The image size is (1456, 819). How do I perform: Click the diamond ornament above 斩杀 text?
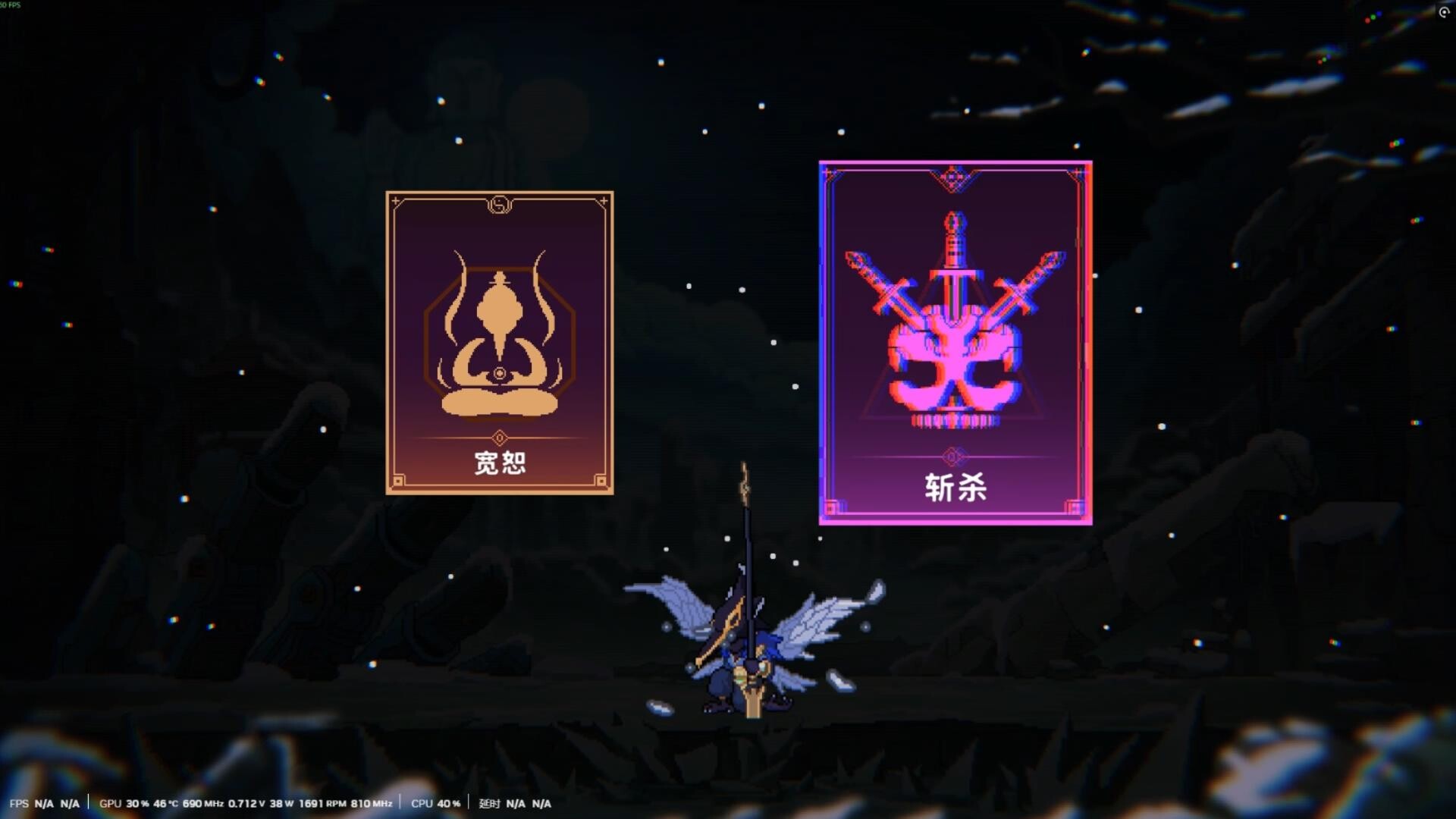954,455
